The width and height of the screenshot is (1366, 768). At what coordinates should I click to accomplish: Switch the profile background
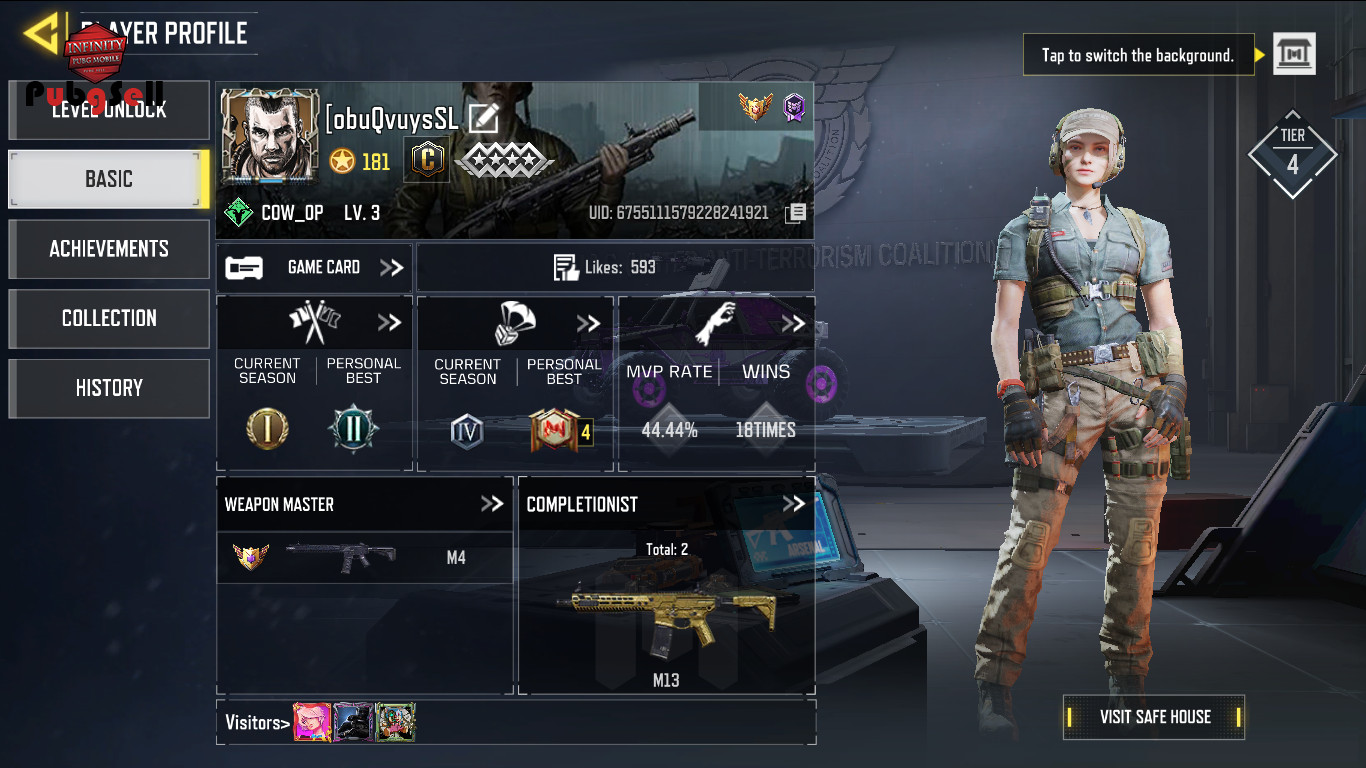point(1294,54)
